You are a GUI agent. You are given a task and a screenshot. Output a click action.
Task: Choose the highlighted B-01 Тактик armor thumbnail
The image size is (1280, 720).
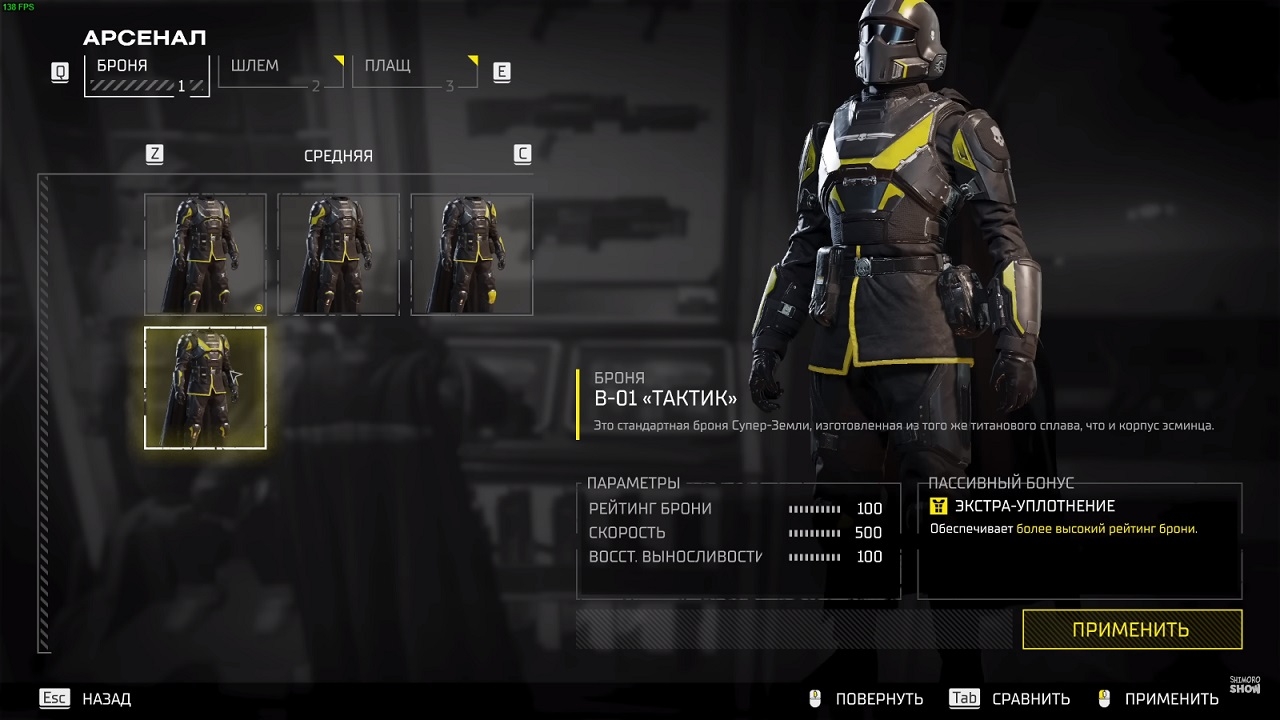click(x=205, y=388)
